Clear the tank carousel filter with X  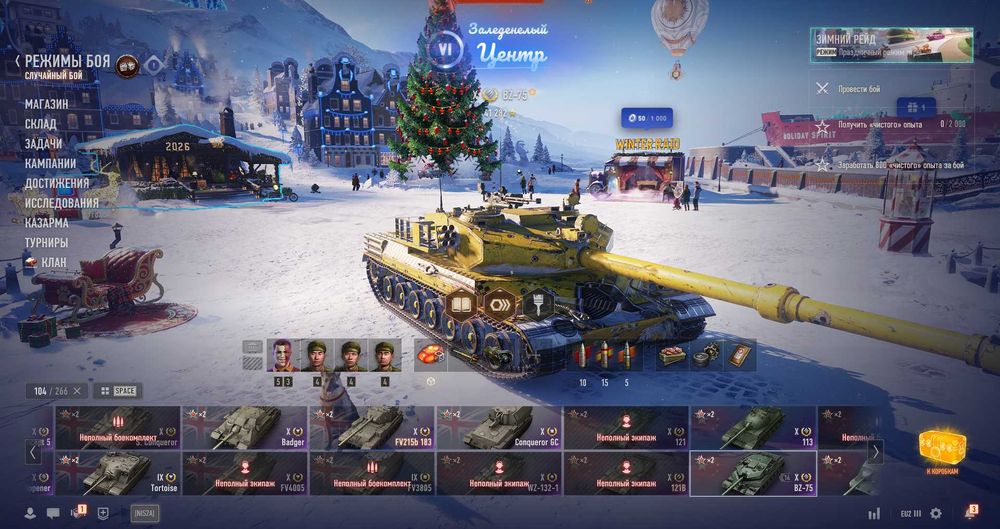(77, 390)
